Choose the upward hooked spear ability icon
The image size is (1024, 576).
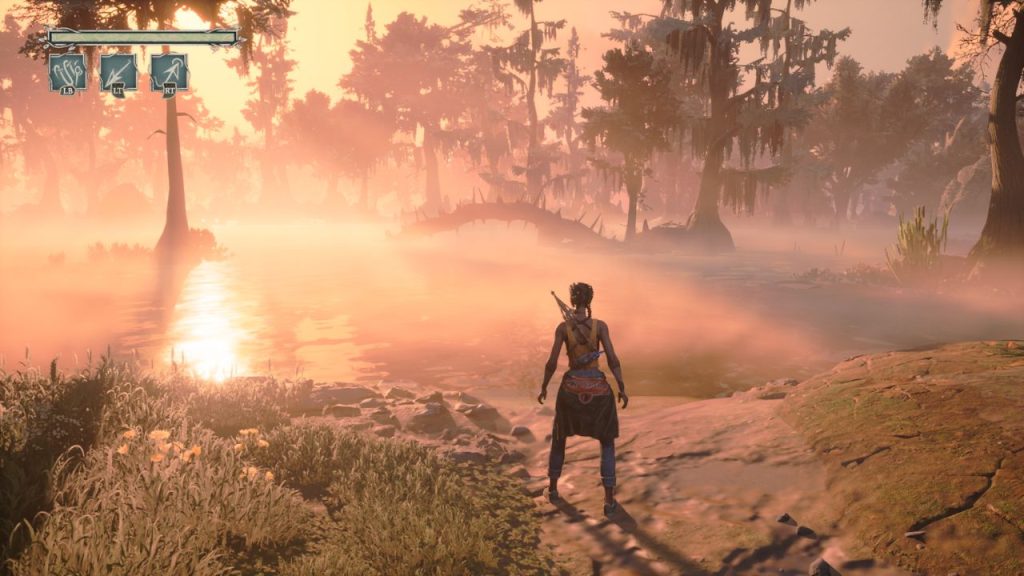coord(170,72)
